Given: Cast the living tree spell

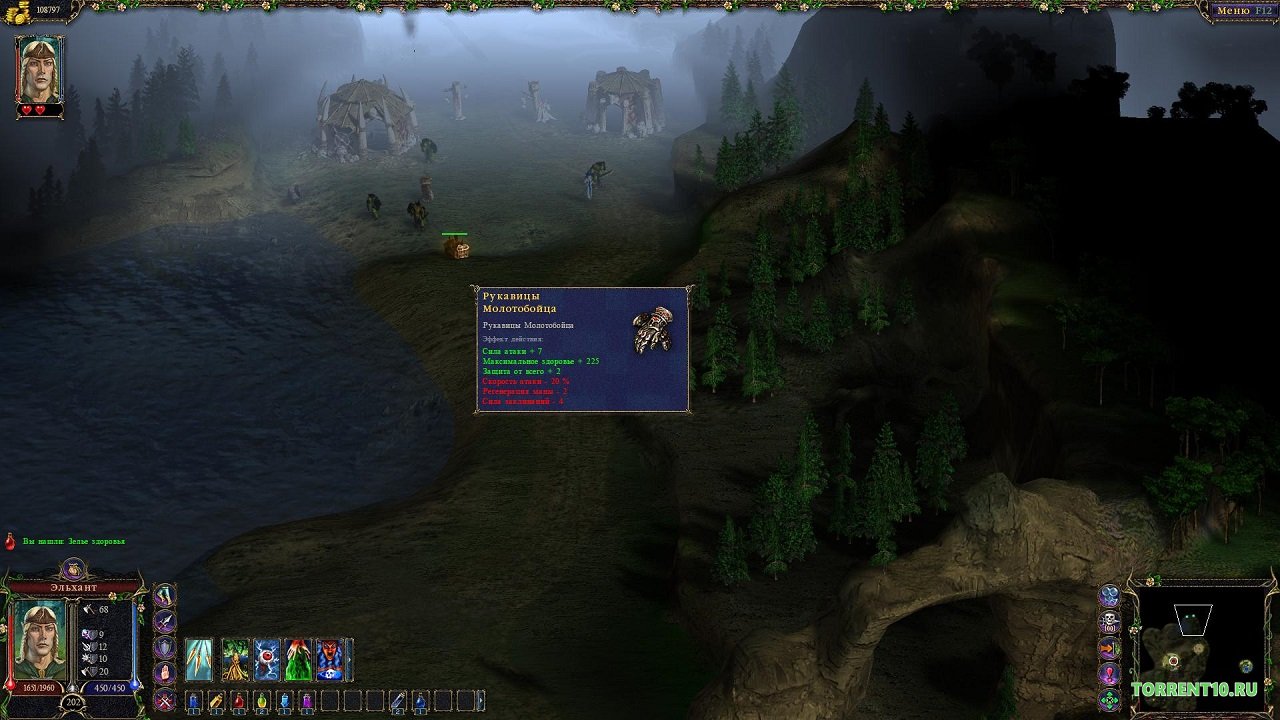Looking at the screenshot, I should click(236, 660).
